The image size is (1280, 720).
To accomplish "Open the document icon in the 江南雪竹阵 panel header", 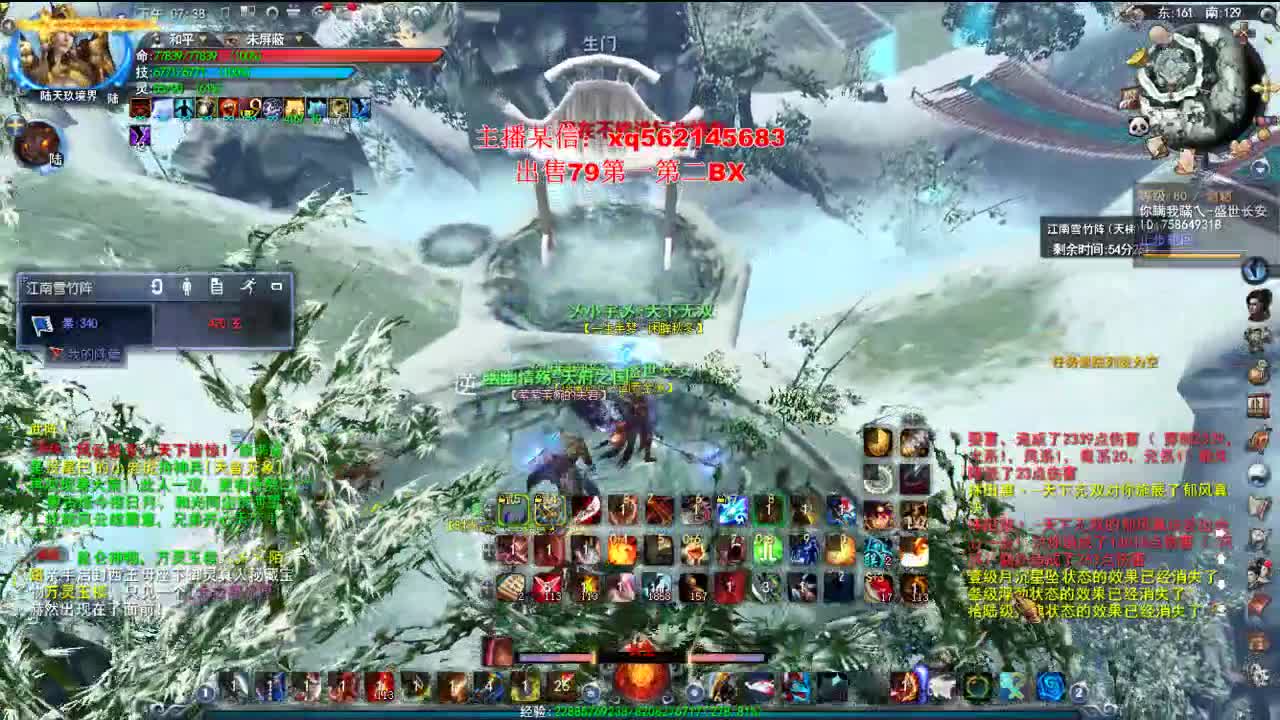I will click(x=216, y=287).
